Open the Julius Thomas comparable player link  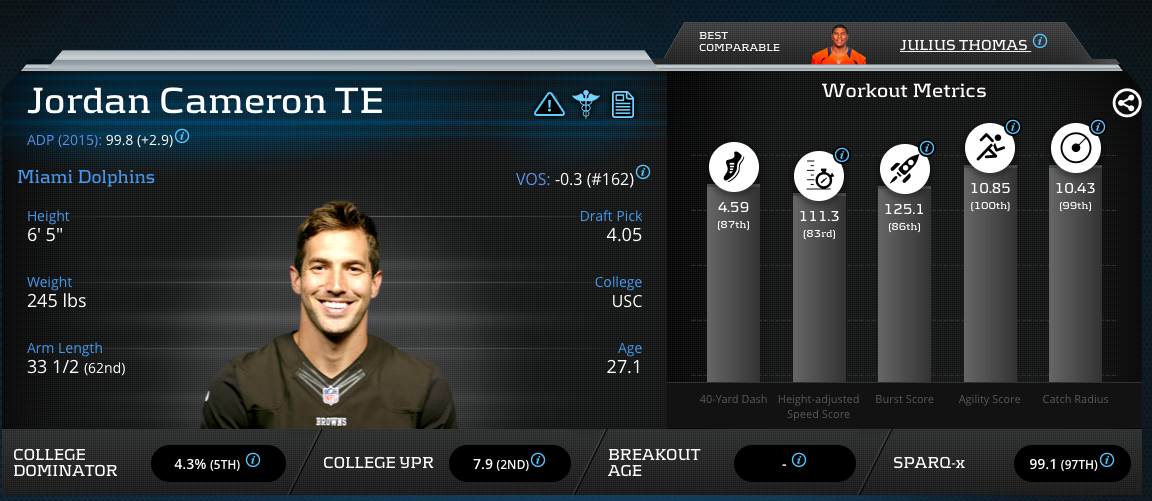click(x=963, y=45)
